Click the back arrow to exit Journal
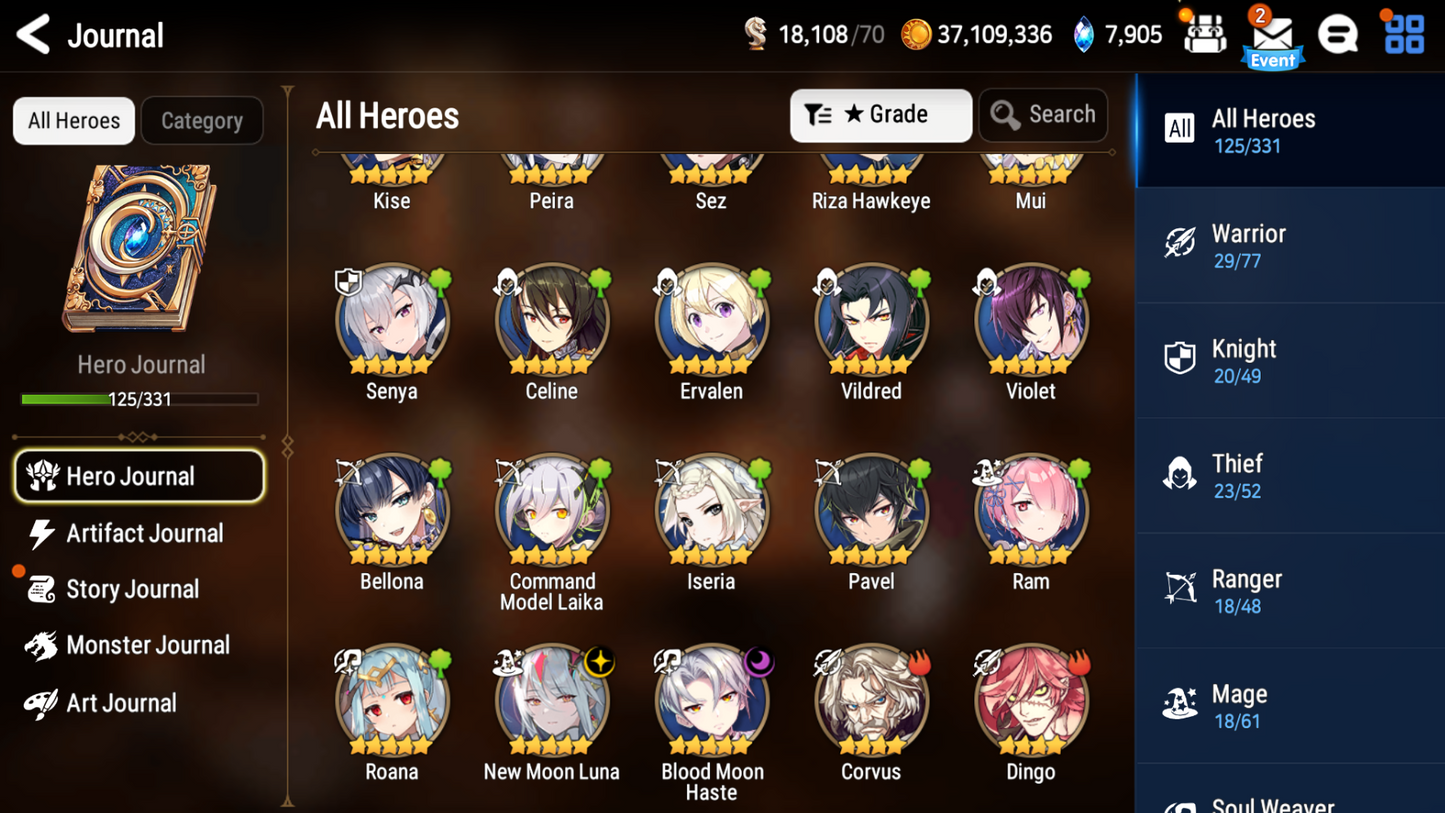 [x=32, y=34]
